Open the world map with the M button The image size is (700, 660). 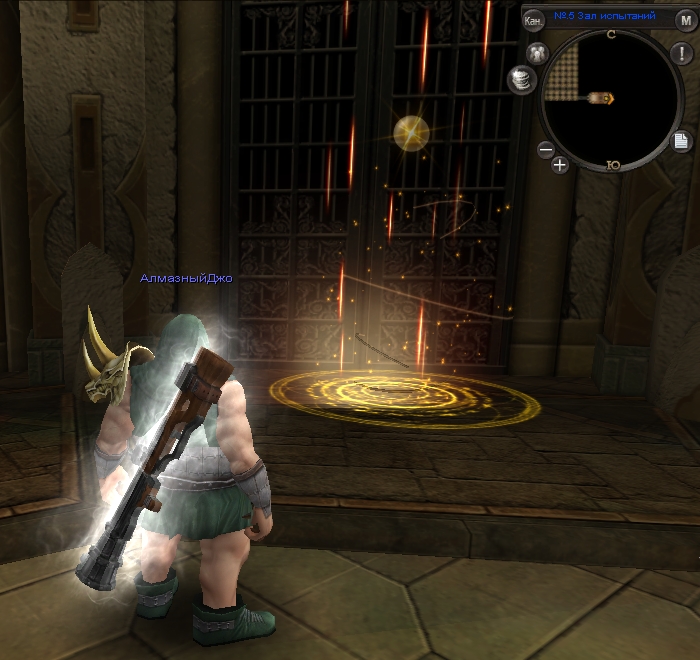point(685,19)
